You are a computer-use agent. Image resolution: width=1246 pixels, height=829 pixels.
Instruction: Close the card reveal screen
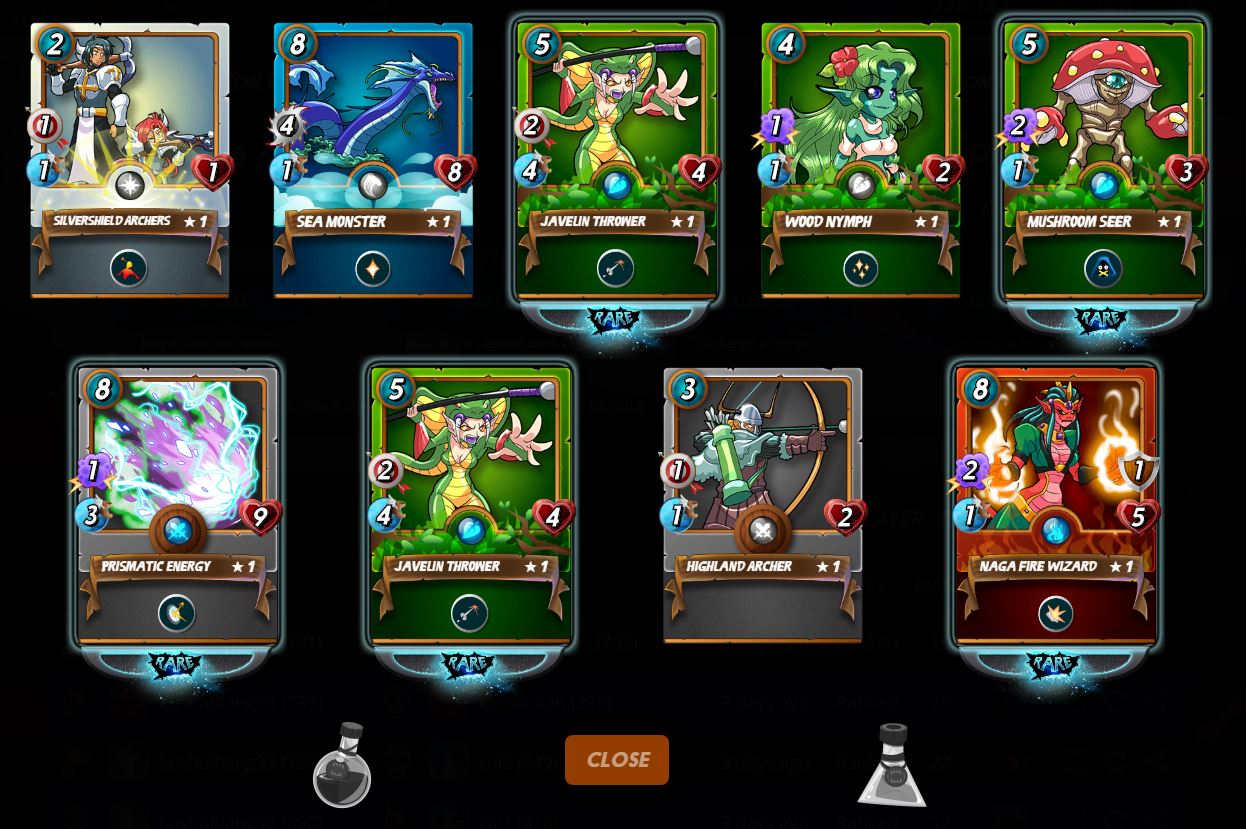click(617, 760)
